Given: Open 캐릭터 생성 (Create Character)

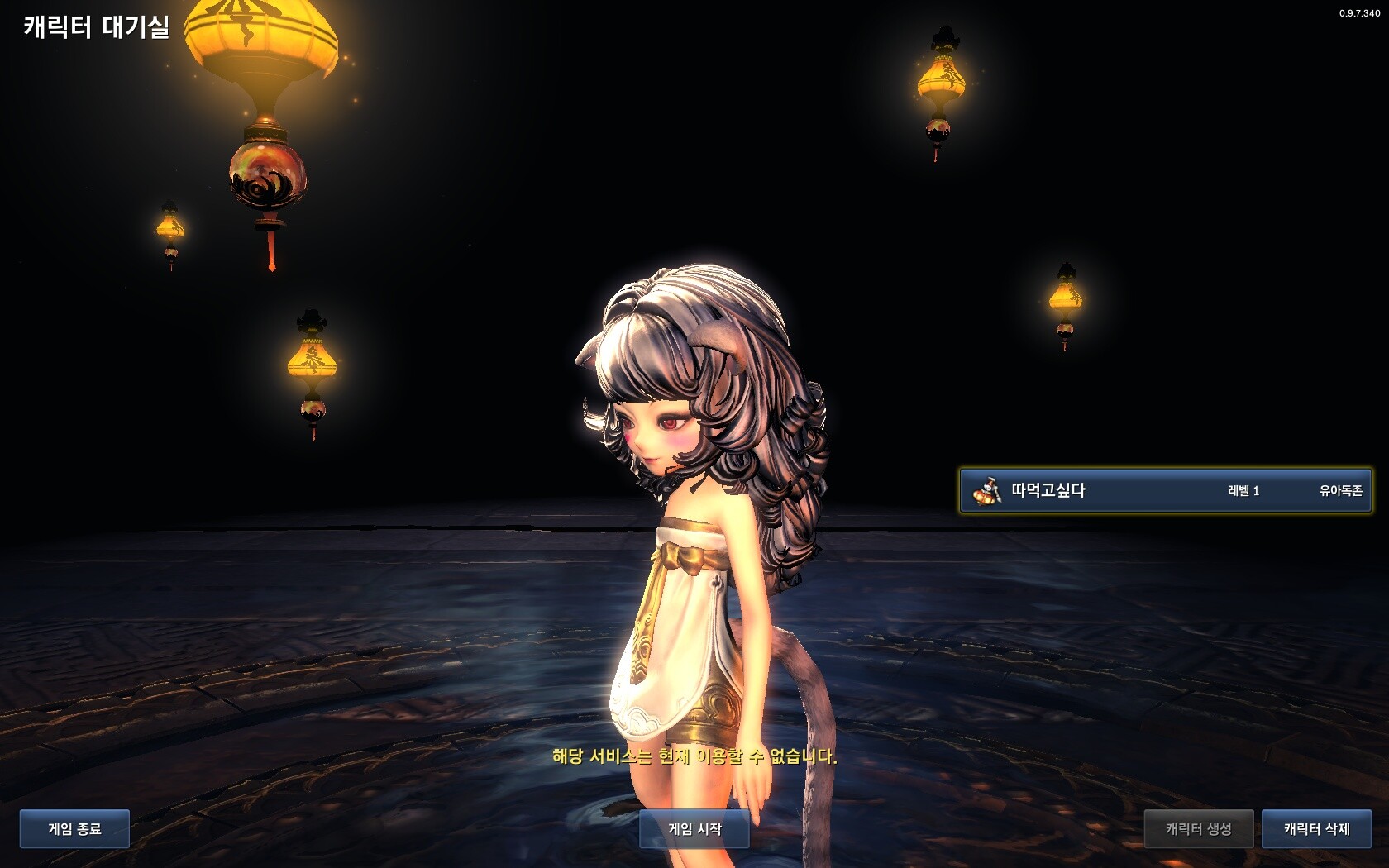Looking at the screenshot, I should coord(1198,828).
